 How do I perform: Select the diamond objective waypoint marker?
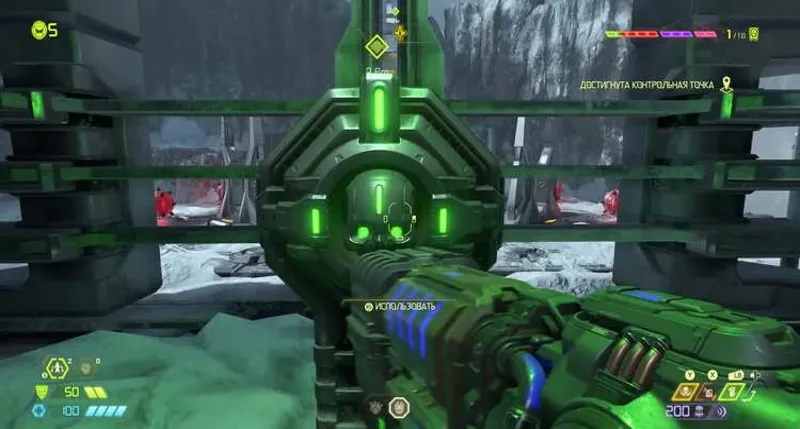click(x=375, y=46)
